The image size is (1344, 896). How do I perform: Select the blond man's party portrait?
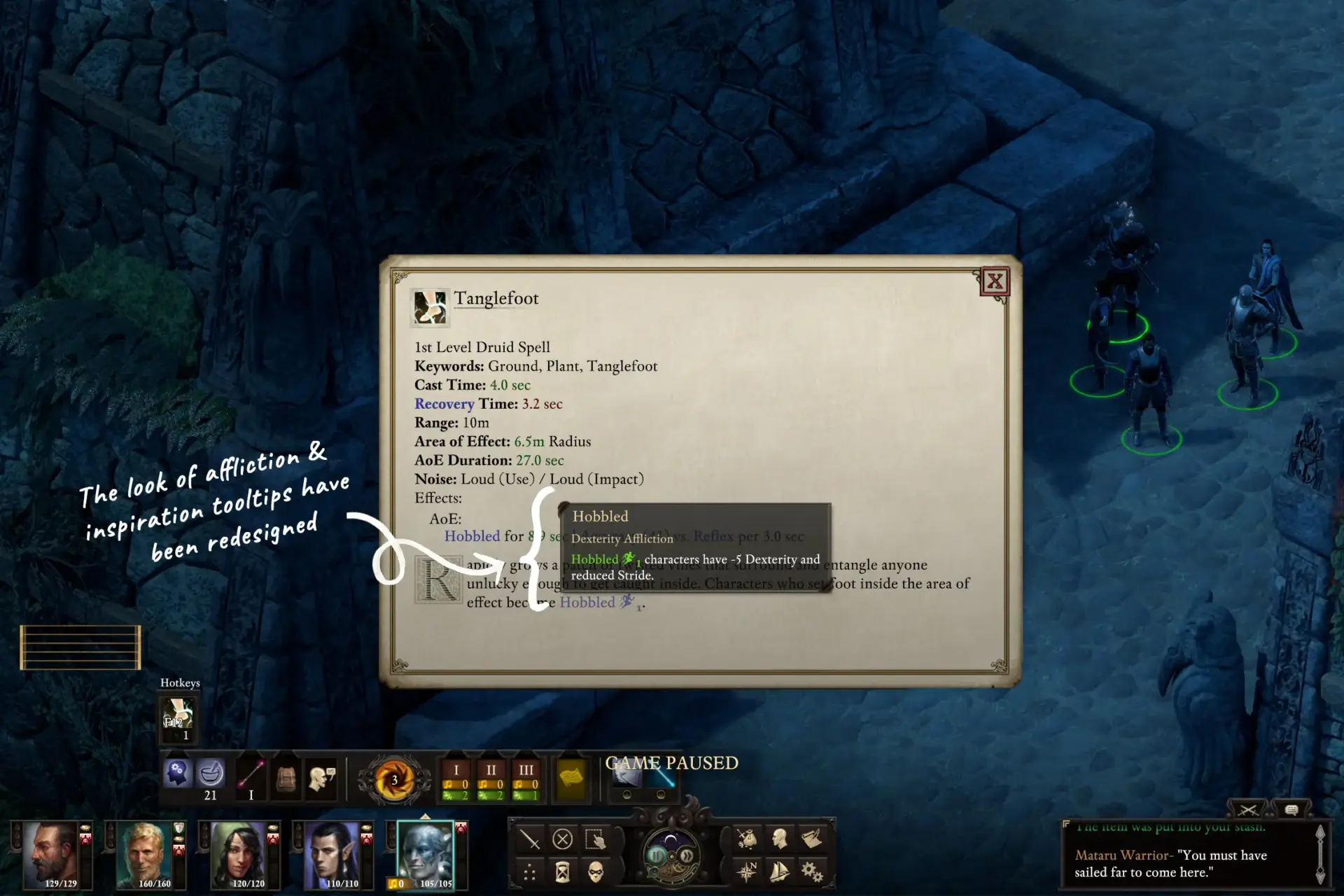tap(144, 854)
